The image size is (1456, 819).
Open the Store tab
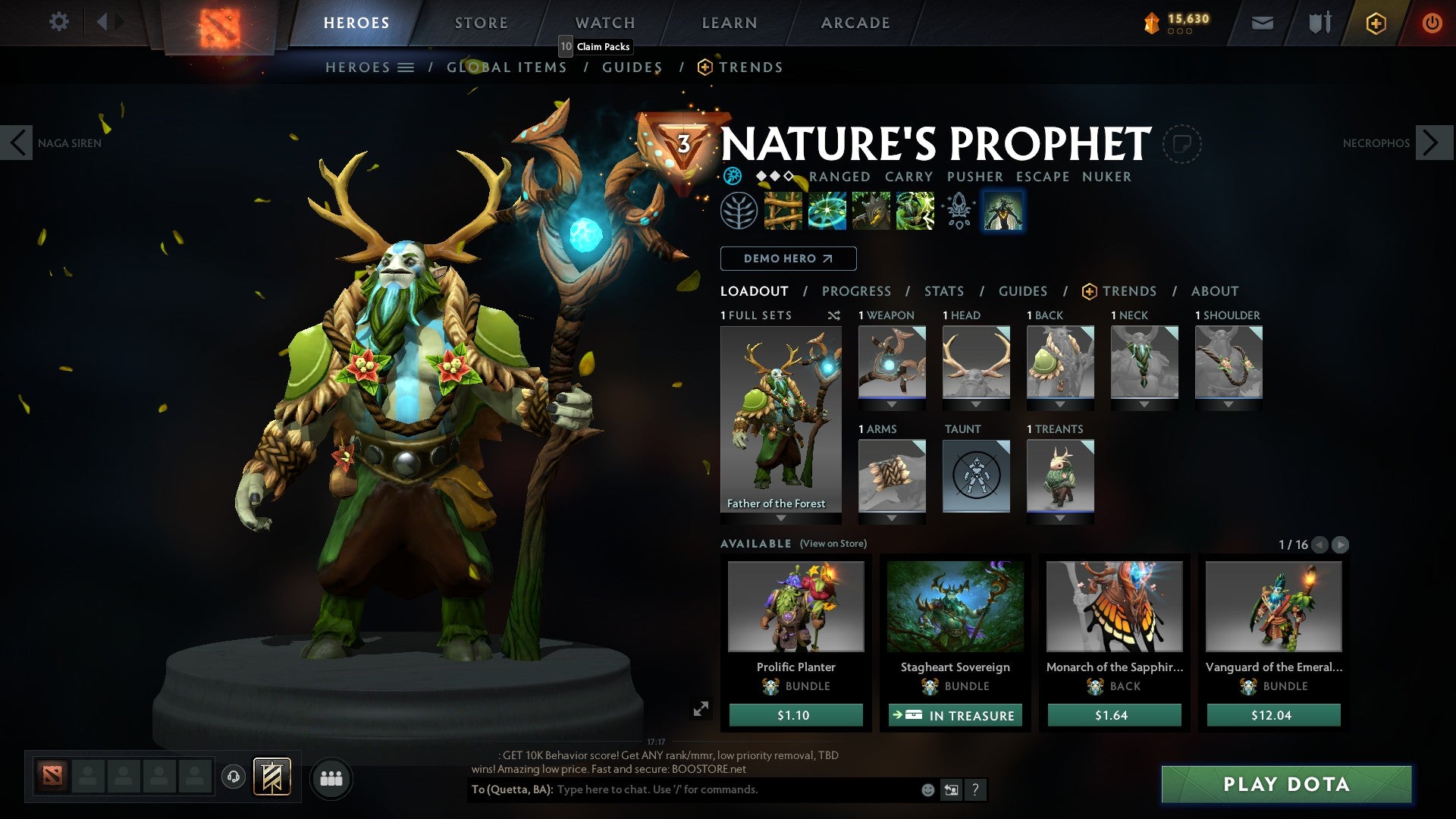[481, 23]
